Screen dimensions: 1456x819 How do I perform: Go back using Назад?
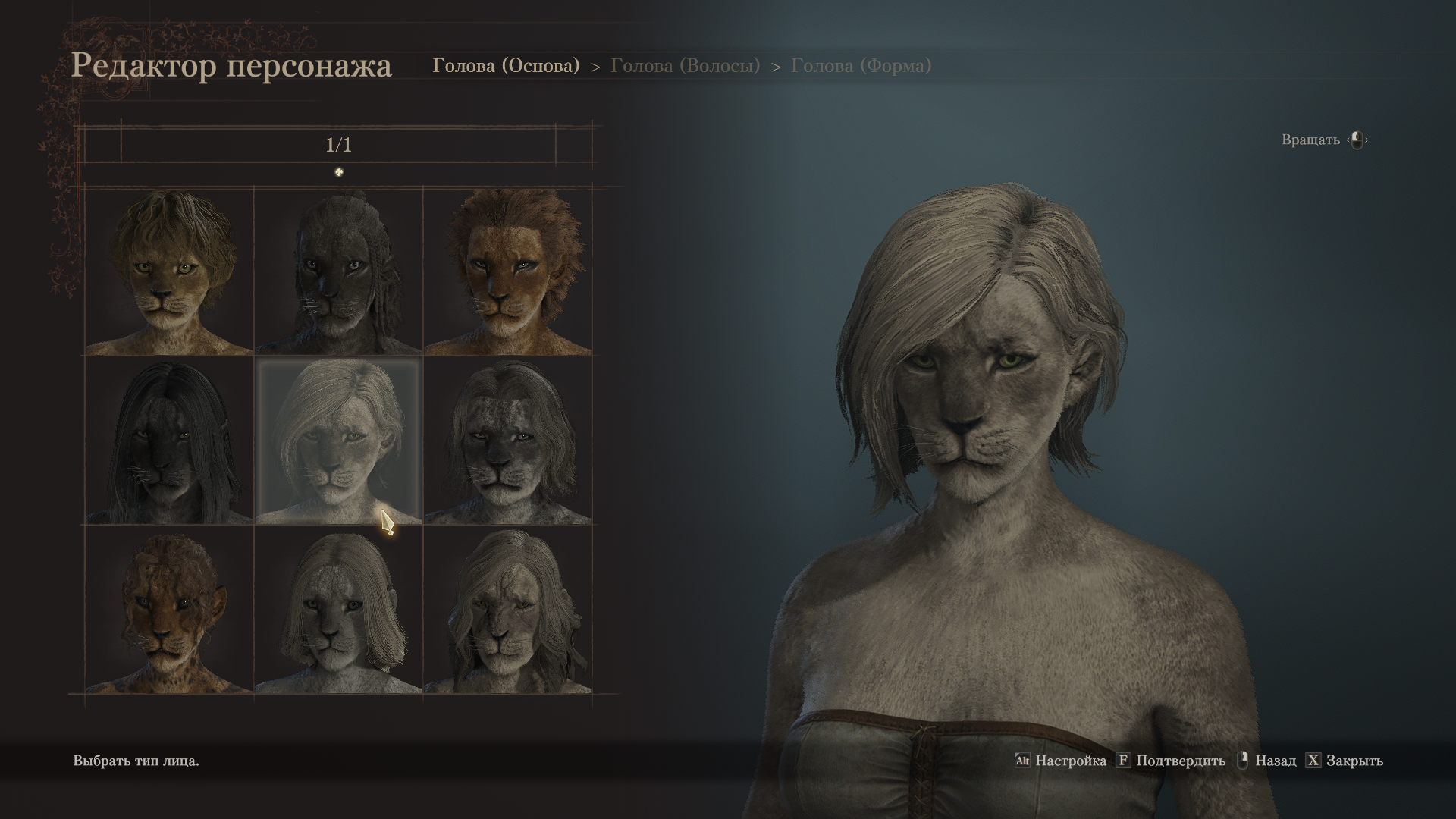[1266, 761]
